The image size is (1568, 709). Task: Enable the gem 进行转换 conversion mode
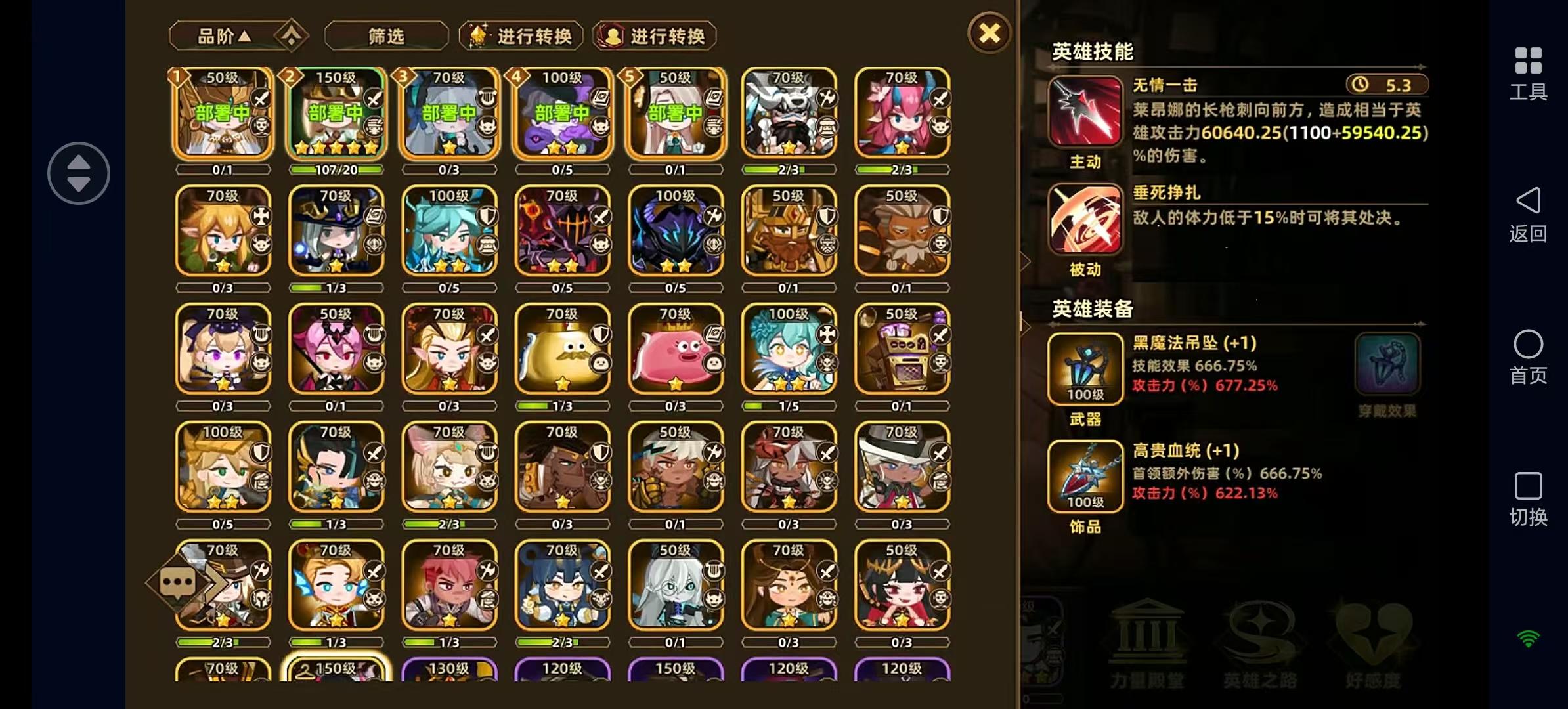point(521,36)
